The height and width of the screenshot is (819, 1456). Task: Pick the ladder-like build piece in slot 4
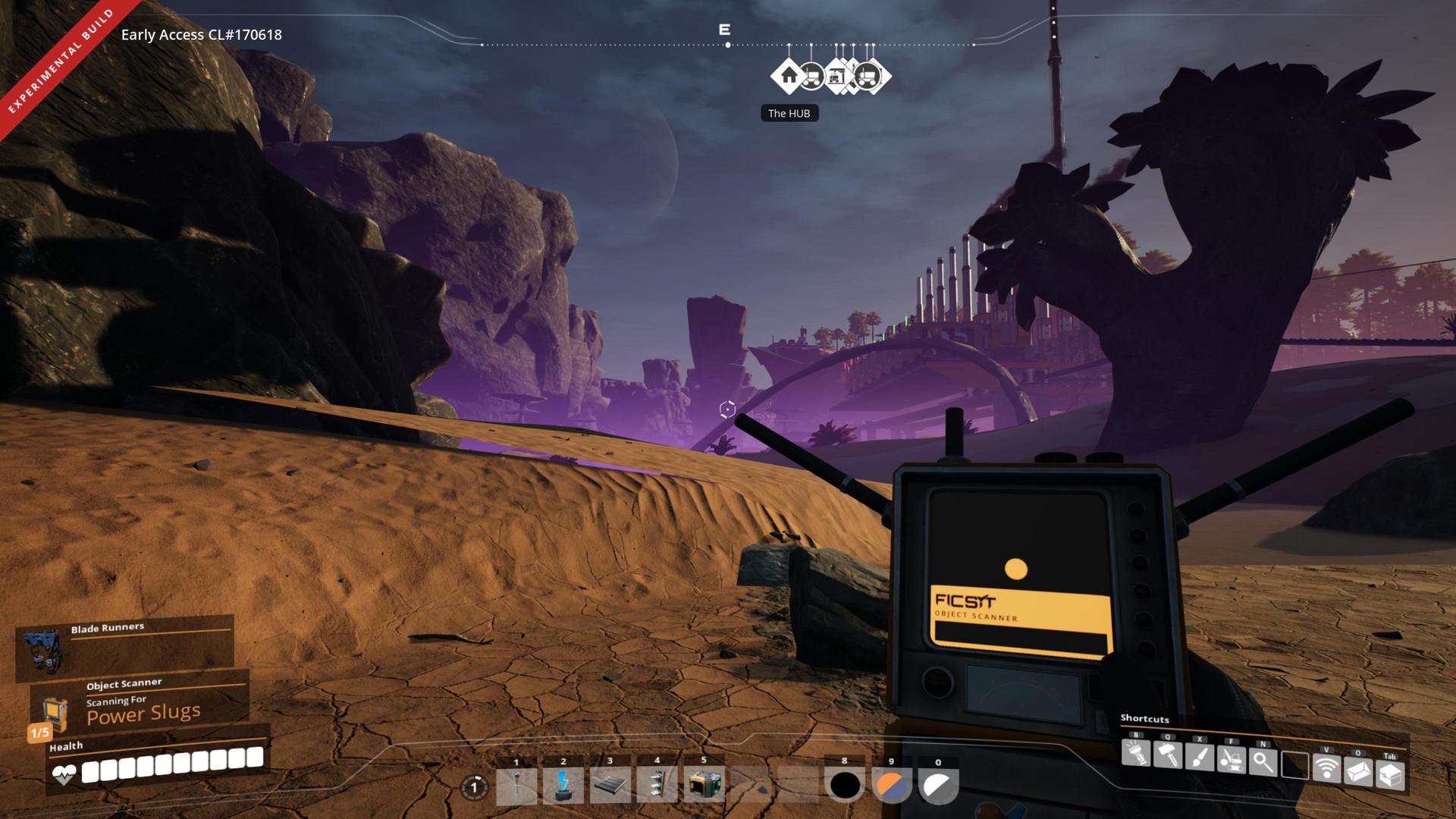657,785
